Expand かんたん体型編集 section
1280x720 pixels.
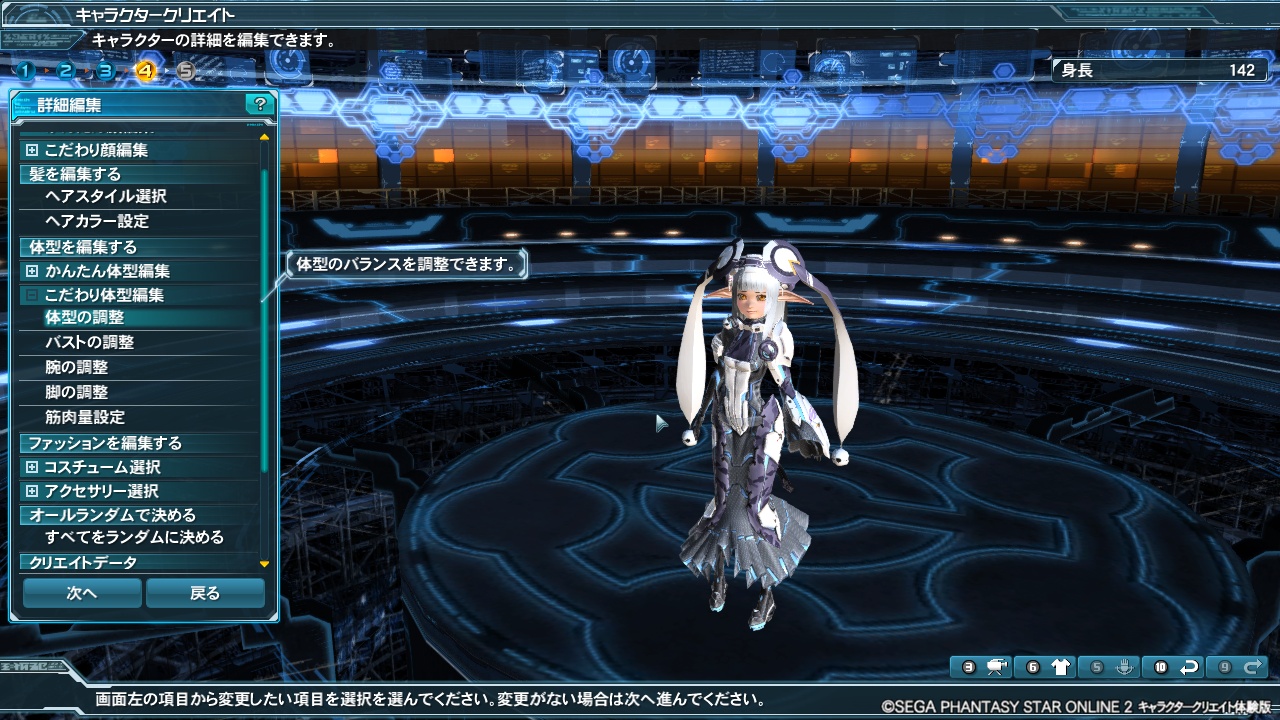pyautogui.click(x=33, y=271)
